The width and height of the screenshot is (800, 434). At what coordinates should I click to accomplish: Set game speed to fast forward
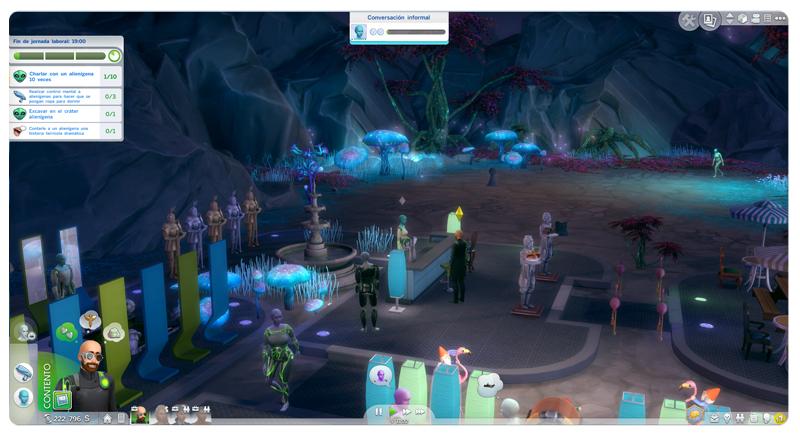(406, 411)
